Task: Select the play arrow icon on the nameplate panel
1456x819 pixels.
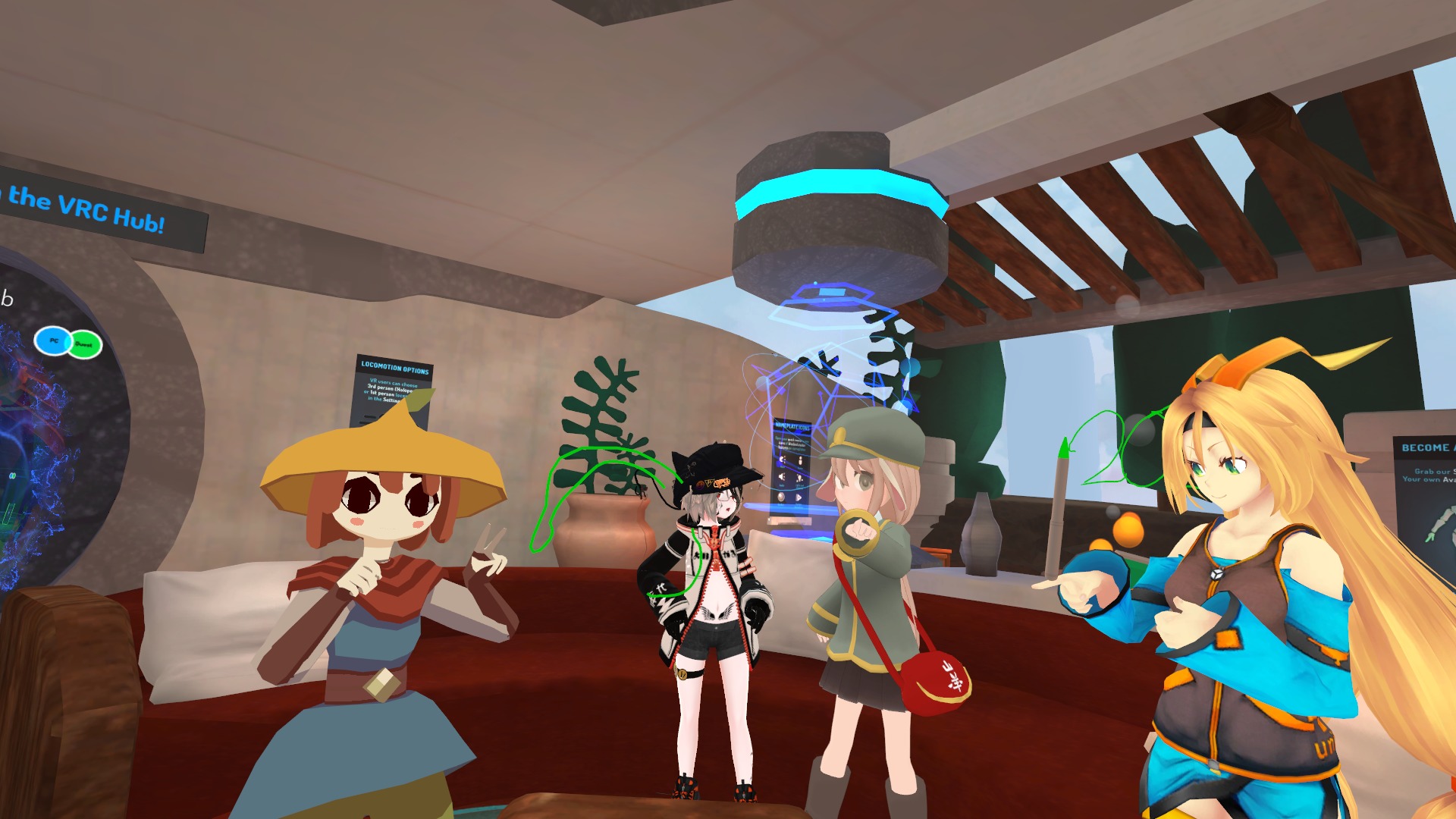Action: (x=799, y=496)
